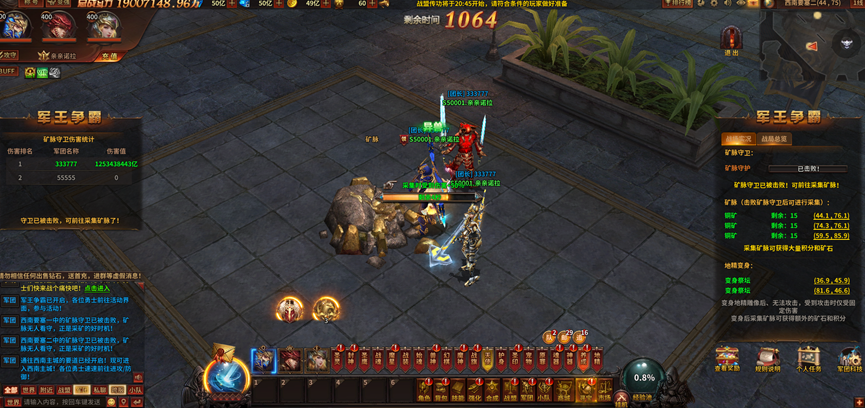Show 规则说明 rules scroll
865x408 pixels.
768,359
